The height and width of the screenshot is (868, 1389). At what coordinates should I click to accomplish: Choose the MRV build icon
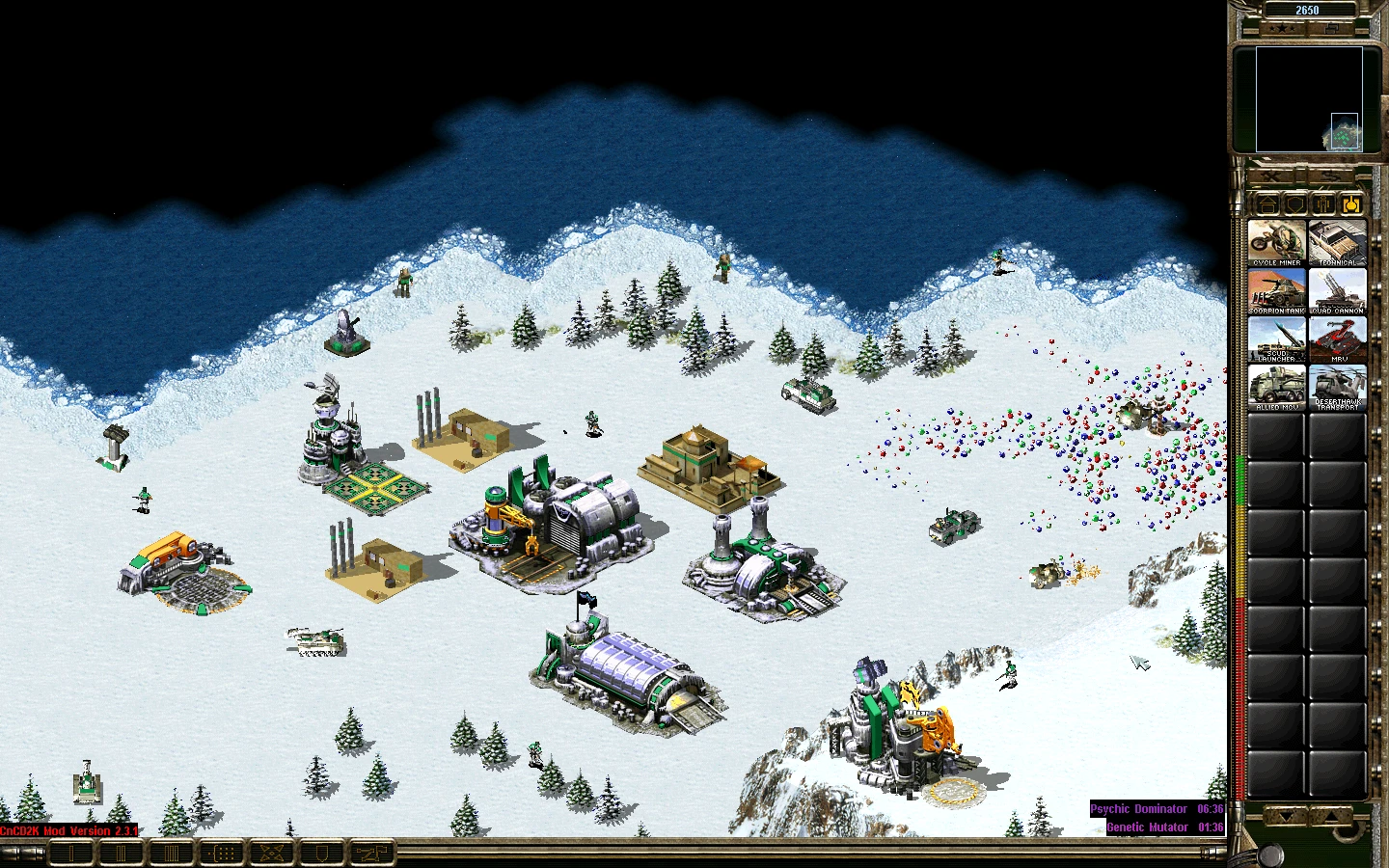[1337, 338]
